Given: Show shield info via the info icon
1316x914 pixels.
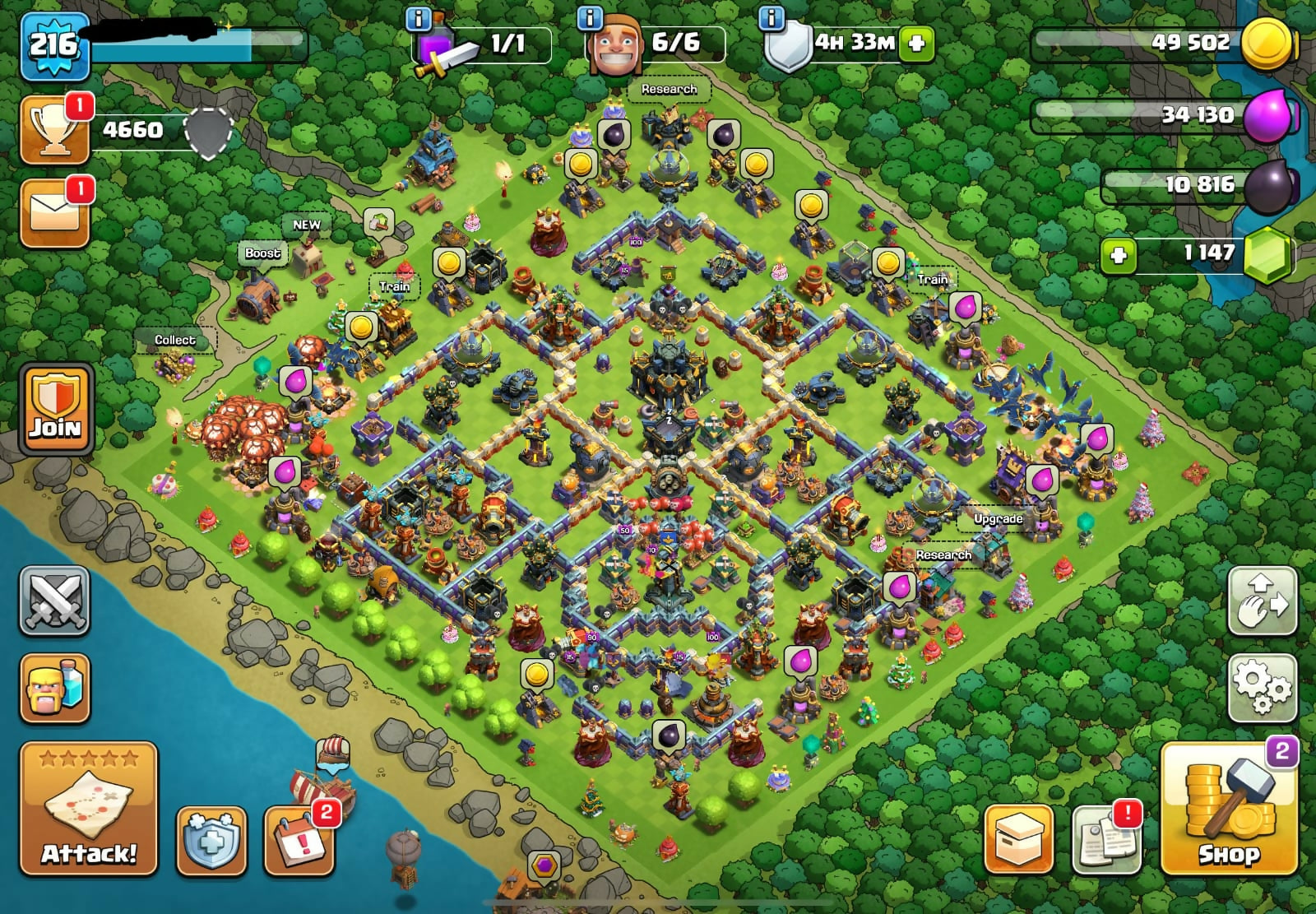Looking at the screenshot, I should (x=771, y=18).
